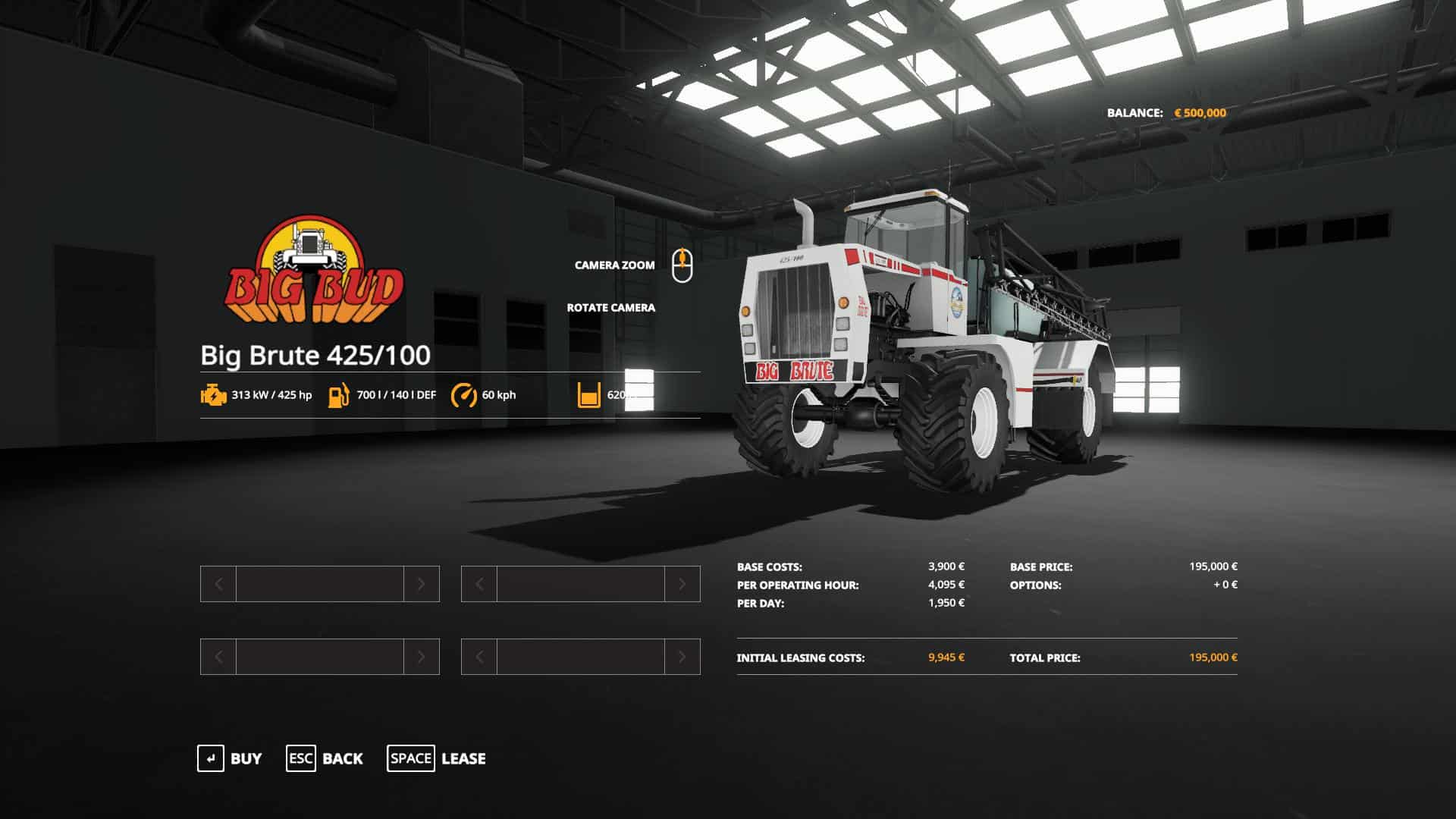Go back using the Back button

pos(325,758)
